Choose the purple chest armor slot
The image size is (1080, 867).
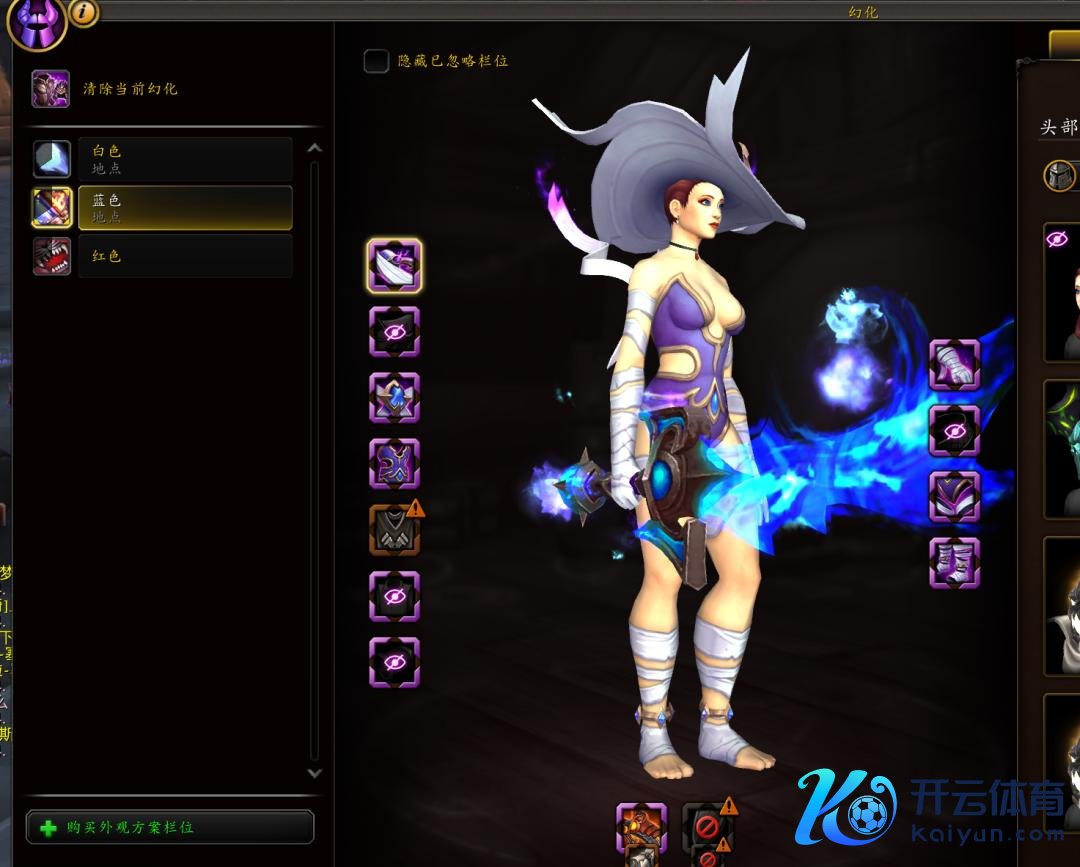click(x=394, y=464)
